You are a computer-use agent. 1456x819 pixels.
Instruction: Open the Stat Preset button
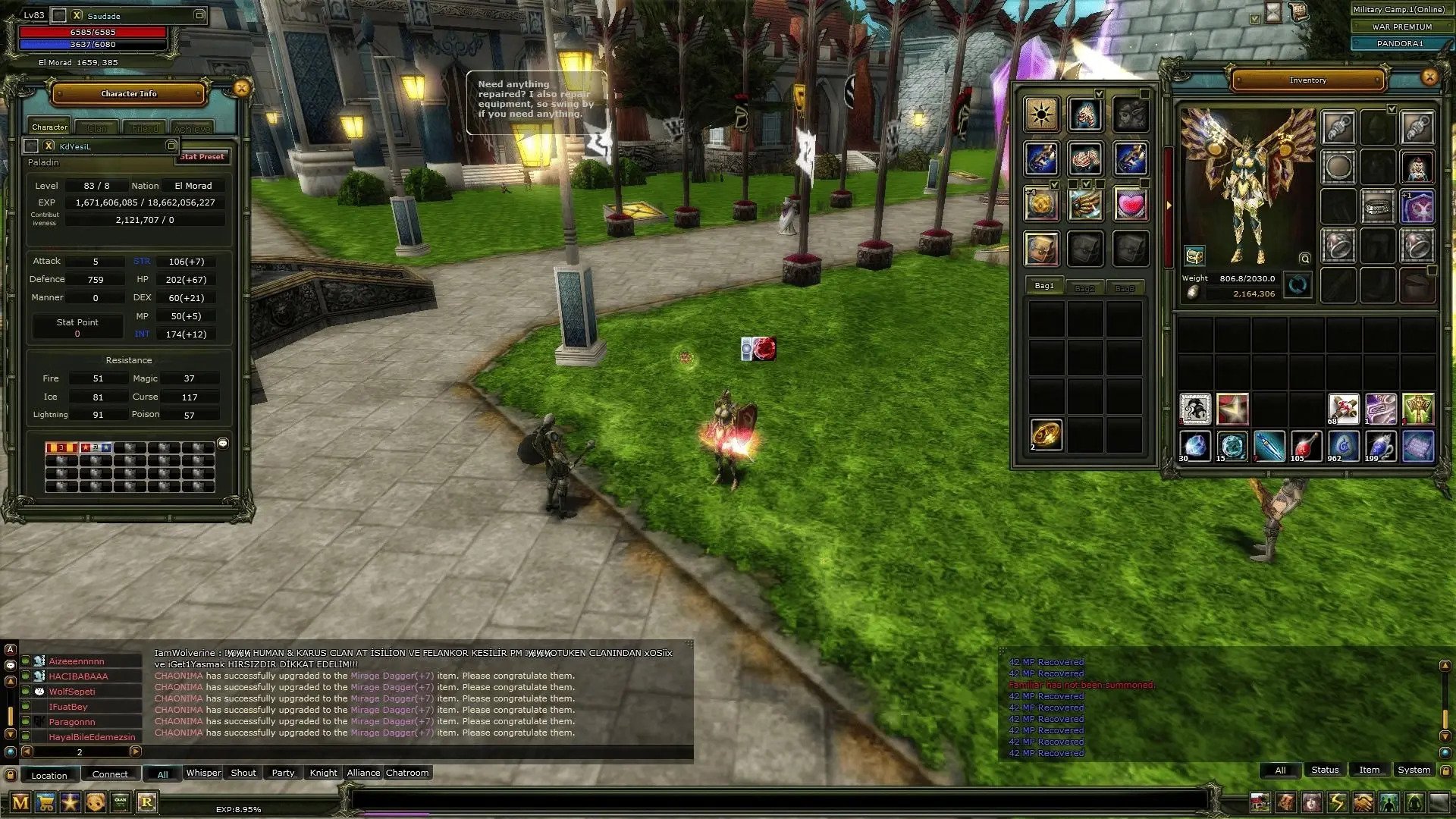coord(202,157)
